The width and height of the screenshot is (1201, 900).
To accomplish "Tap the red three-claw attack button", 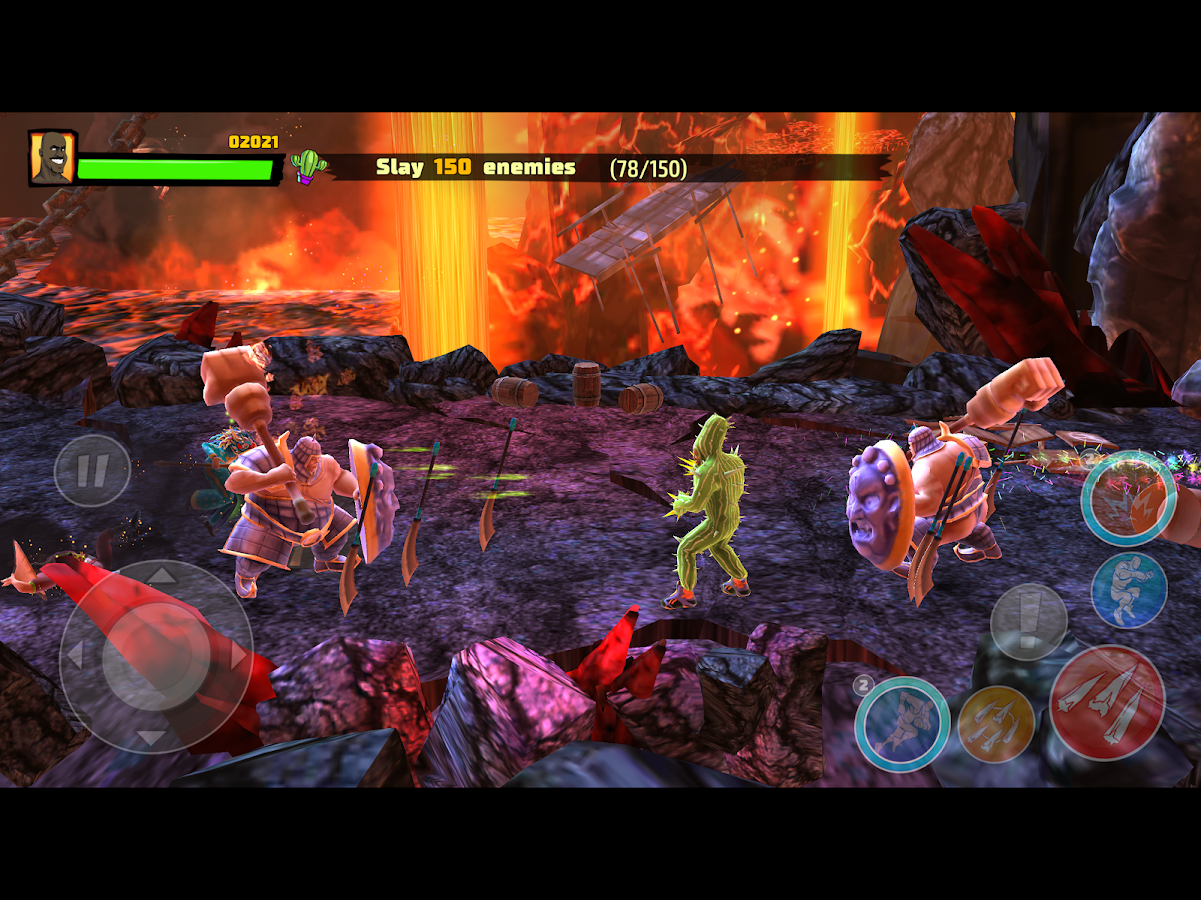I will coord(1107,703).
